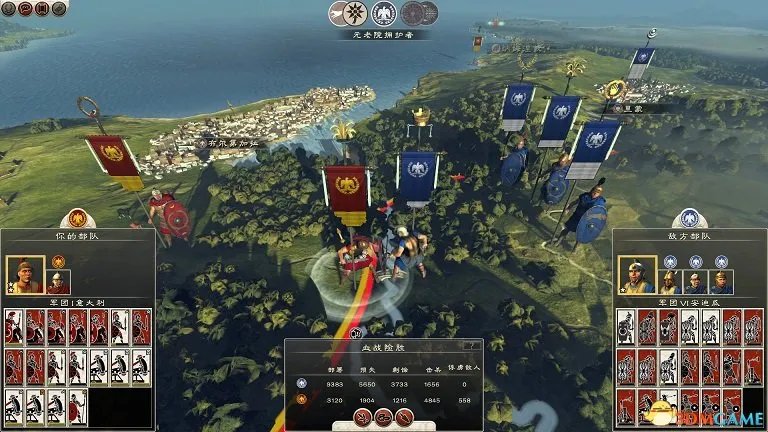The image size is (768, 432).
Task: Select the small officer portrait in your army
Action: 58,282
